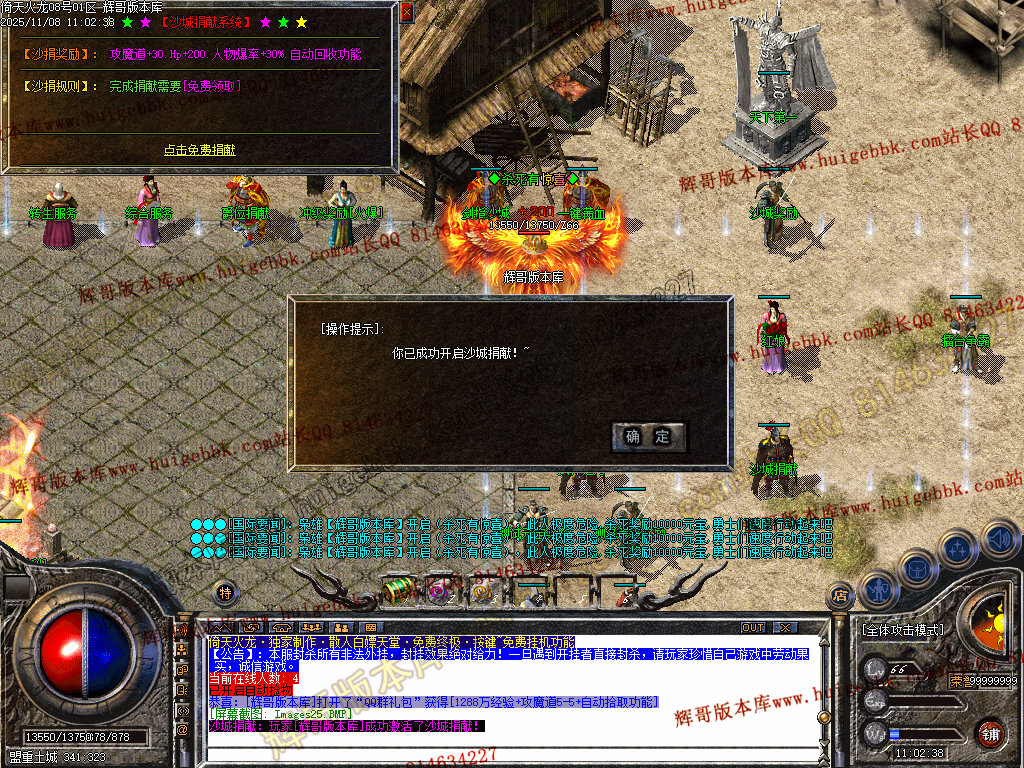Open the bag inventory round button
1024x768 pixels.
point(918,568)
